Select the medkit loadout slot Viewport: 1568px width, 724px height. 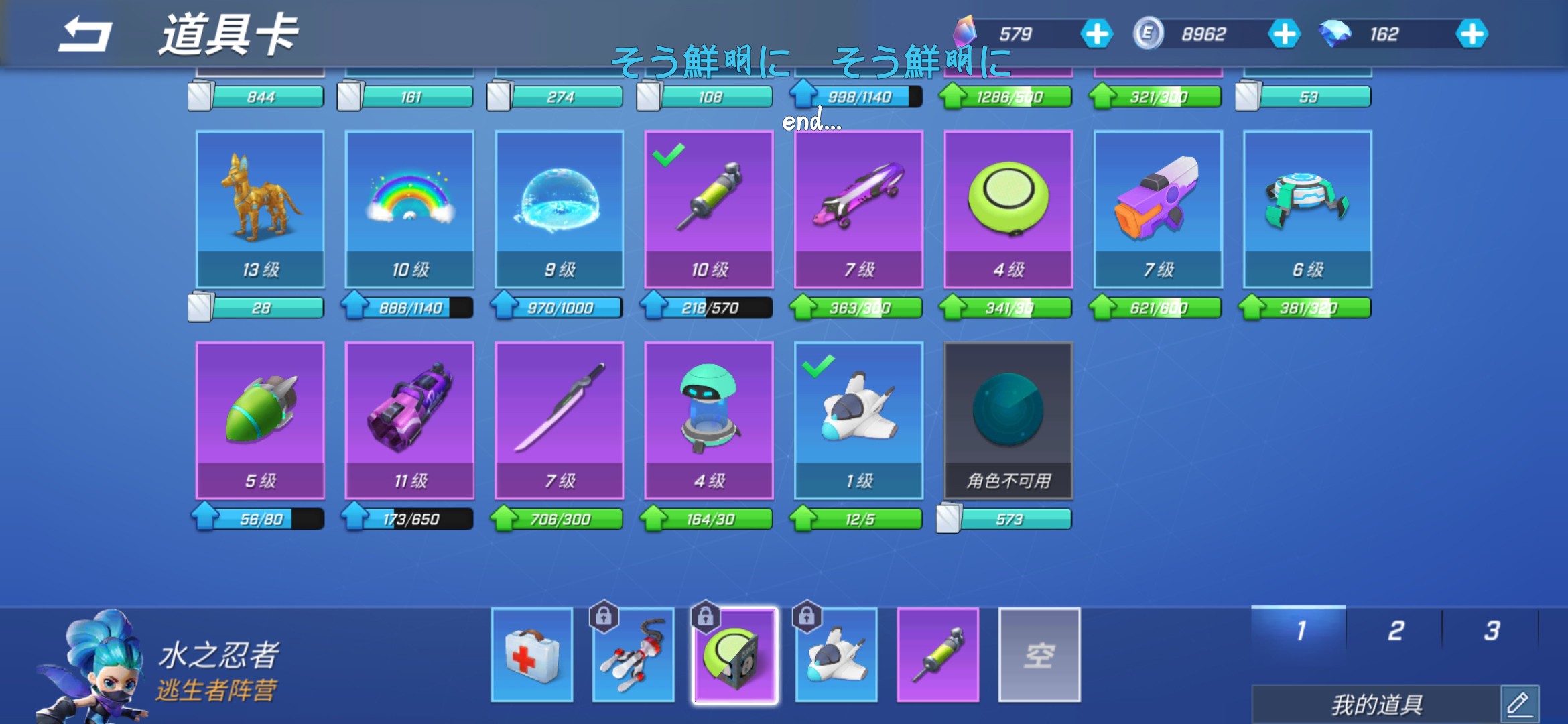pyautogui.click(x=532, y=655)
